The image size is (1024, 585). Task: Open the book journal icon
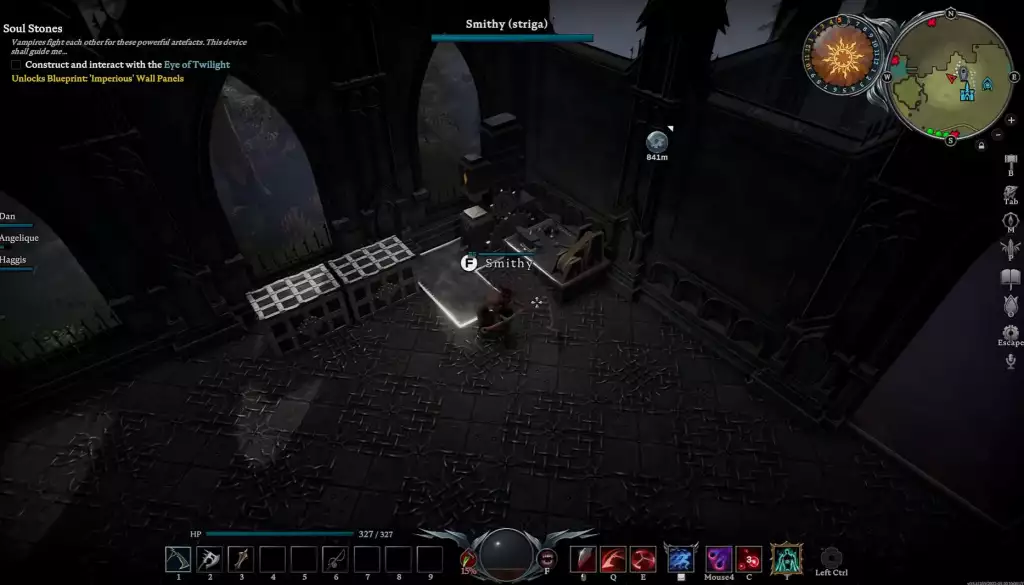(x=1010, y=277)
